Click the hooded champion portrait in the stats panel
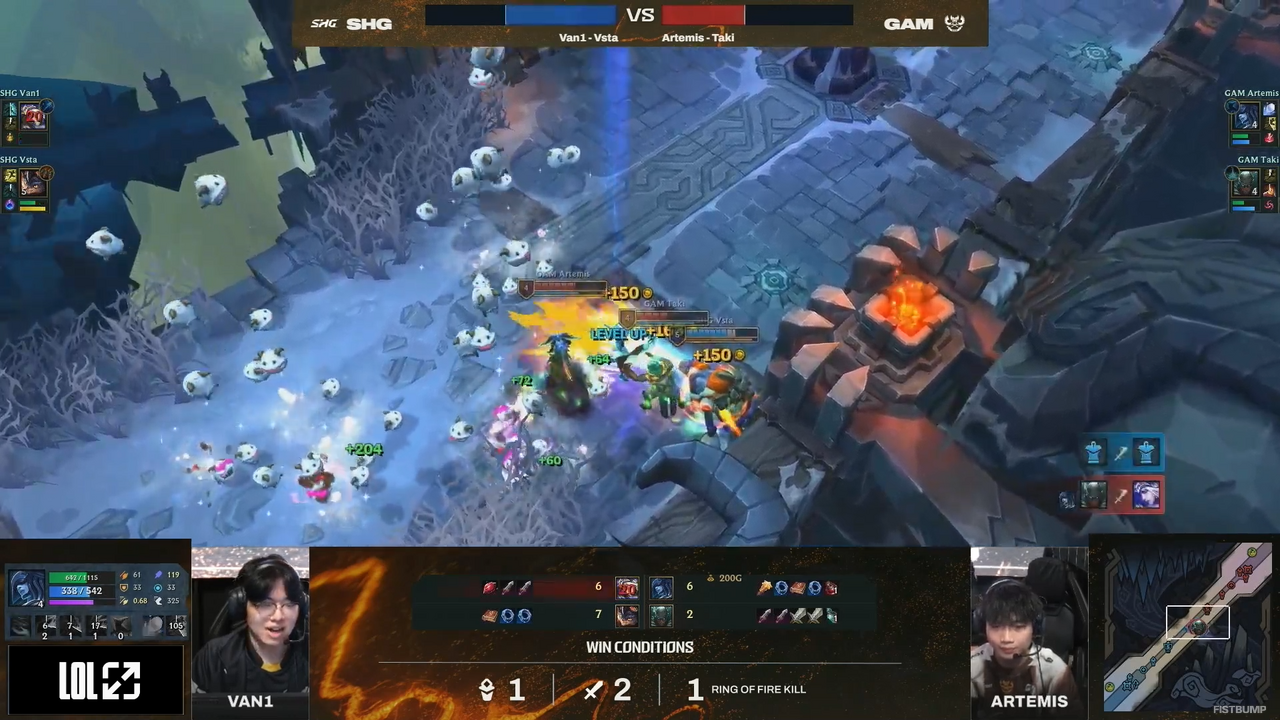The width and height of the screenshot is (1280, 720). [x=27, y=588]
